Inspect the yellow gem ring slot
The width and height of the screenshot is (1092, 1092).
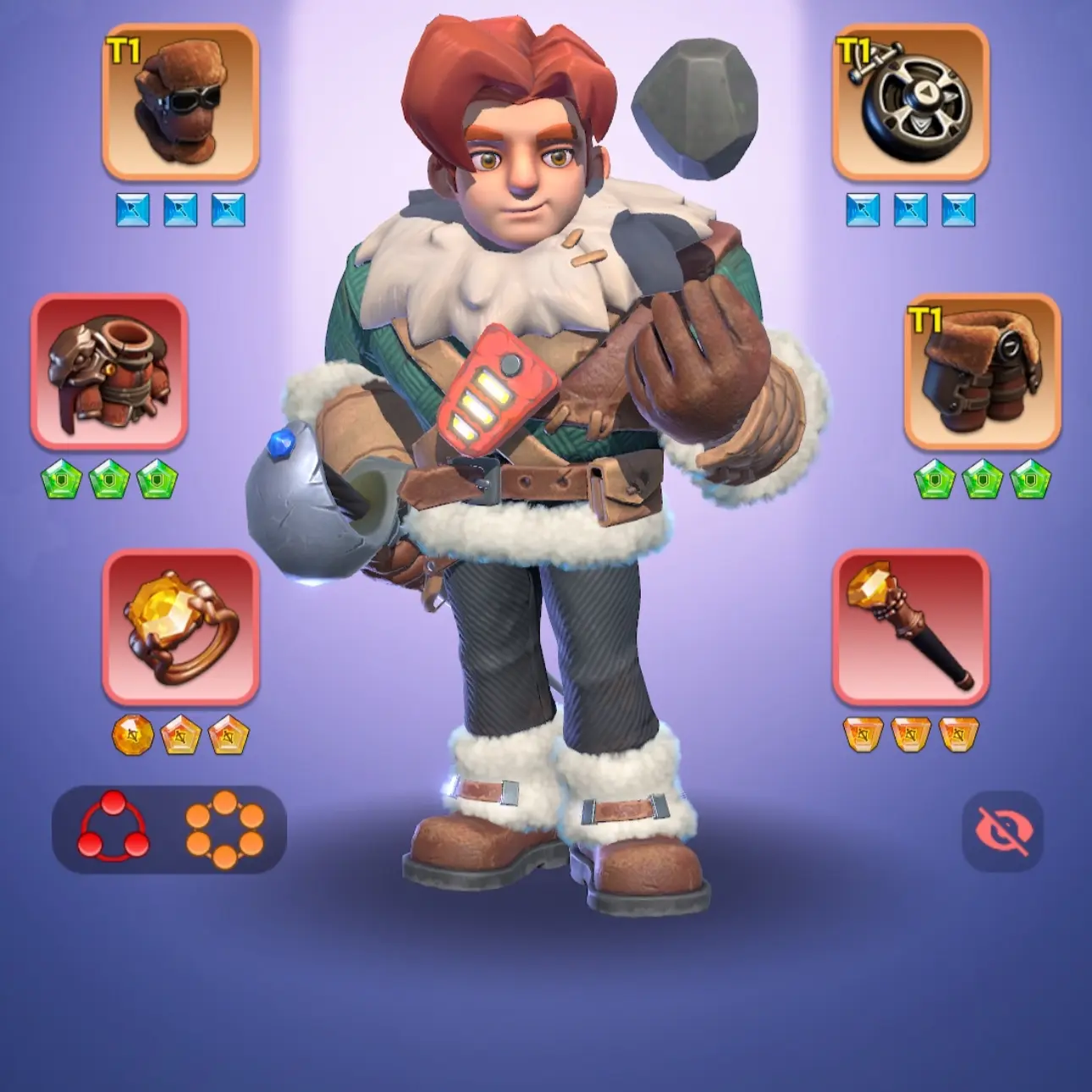coord(180,628)
